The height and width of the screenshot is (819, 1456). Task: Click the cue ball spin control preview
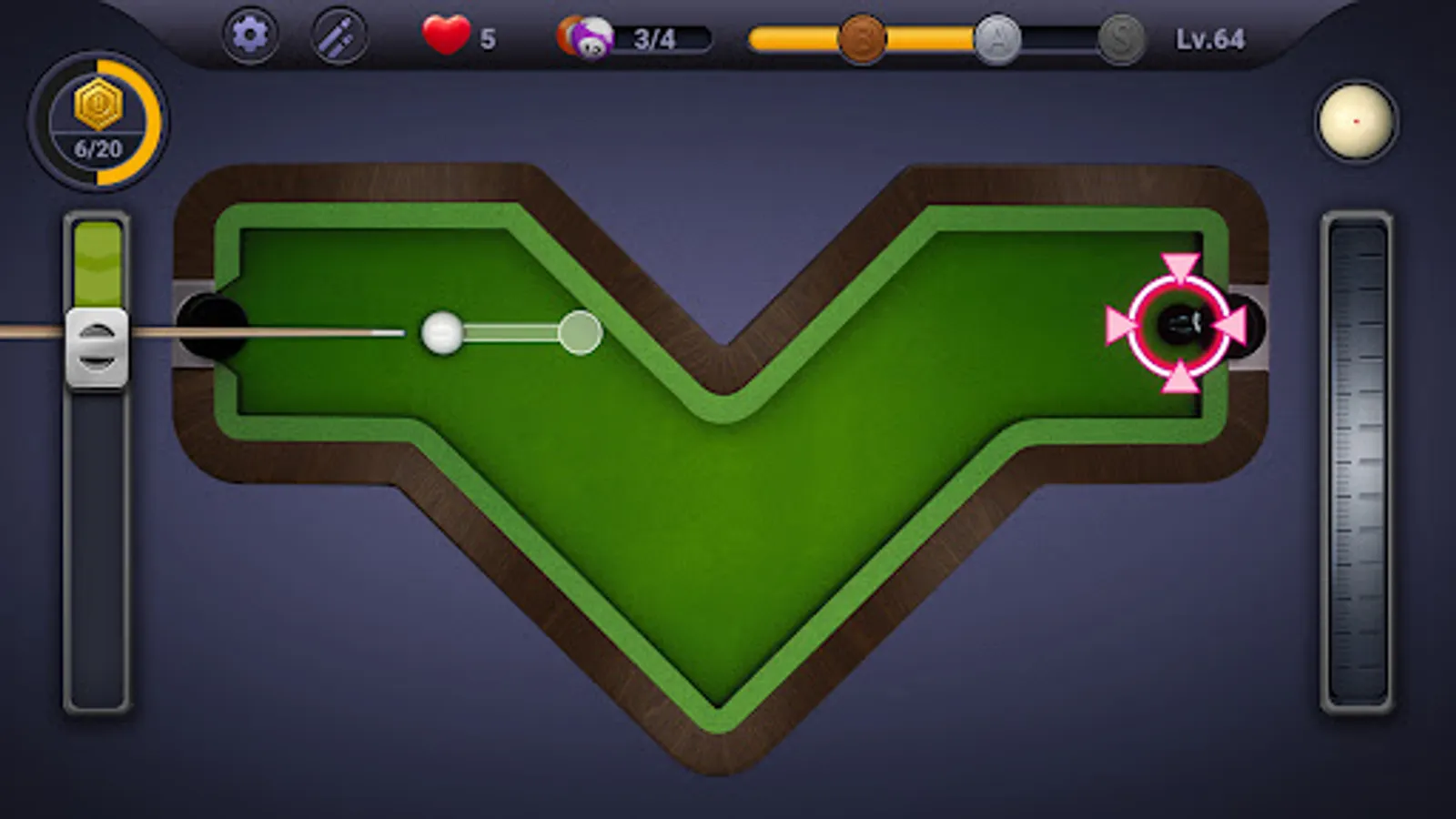[x=1358, y=119]
